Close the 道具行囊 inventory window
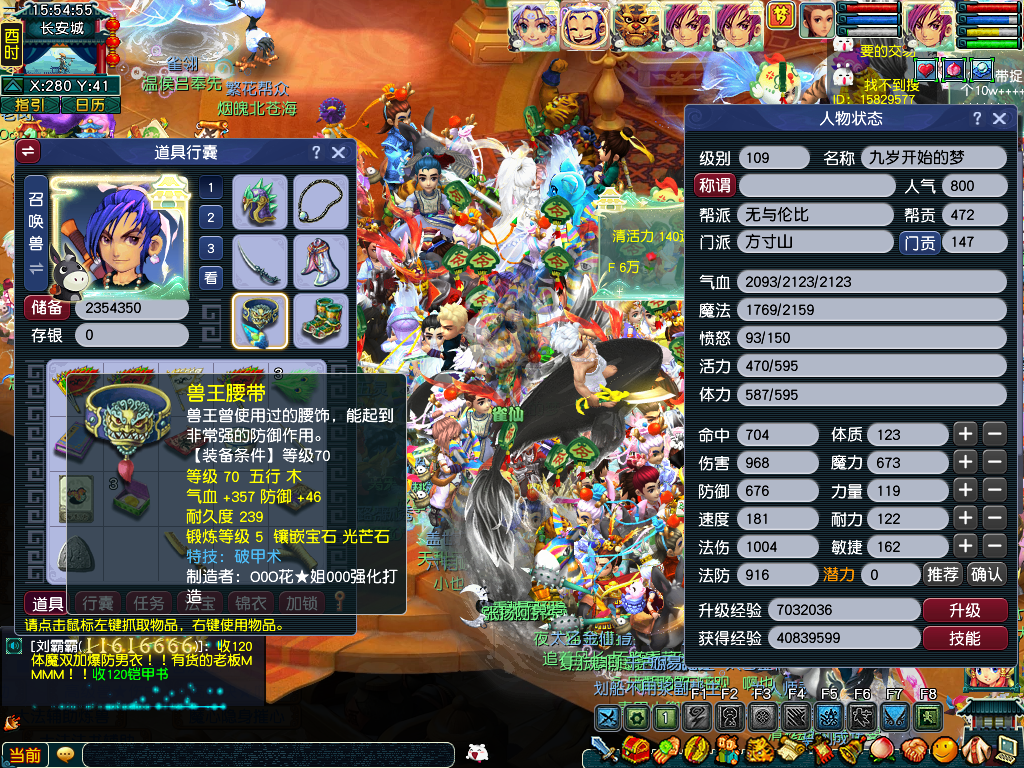The height and width of the screenshot is (768, 1024). (339, 153)
